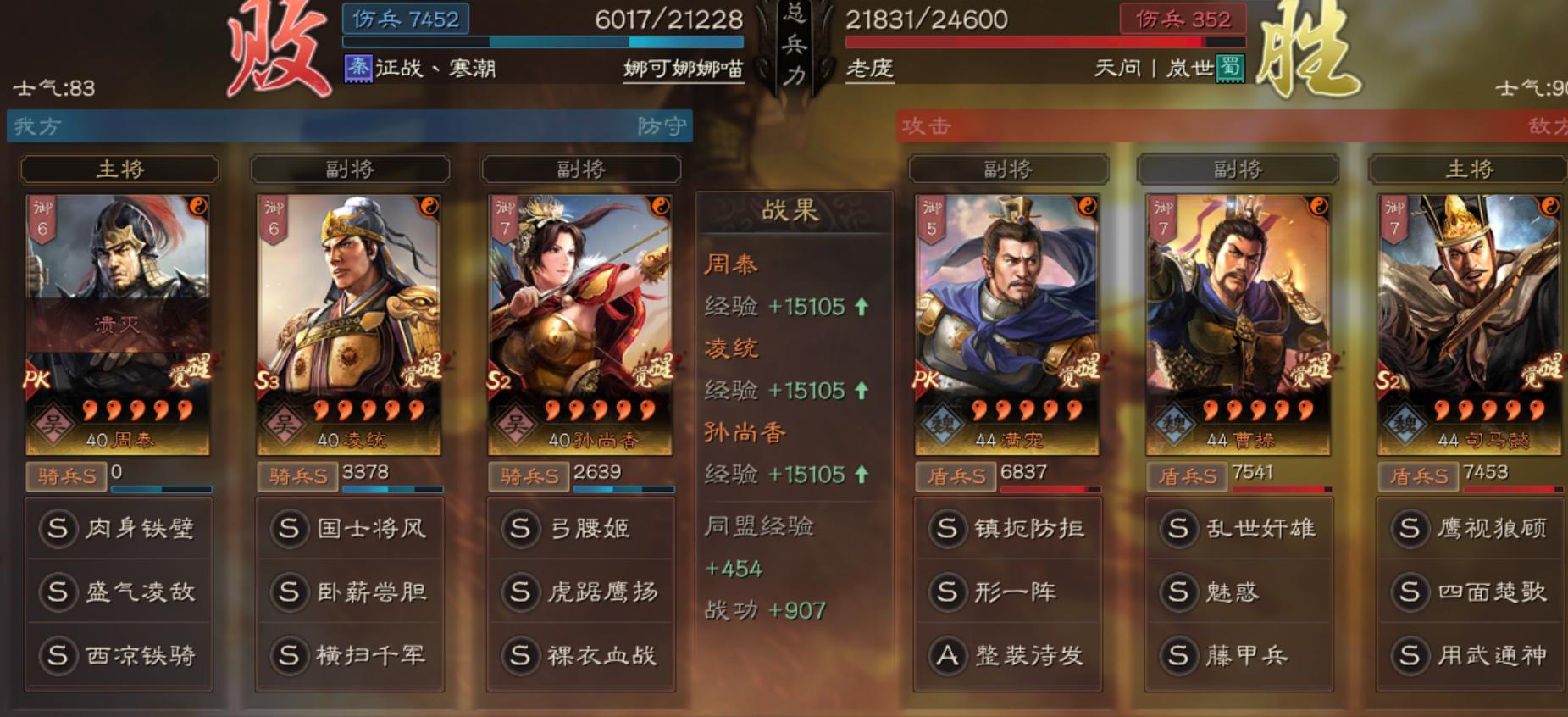
Task: Click the 总兵力 emblem at top center
Action: tap(795, 47)
